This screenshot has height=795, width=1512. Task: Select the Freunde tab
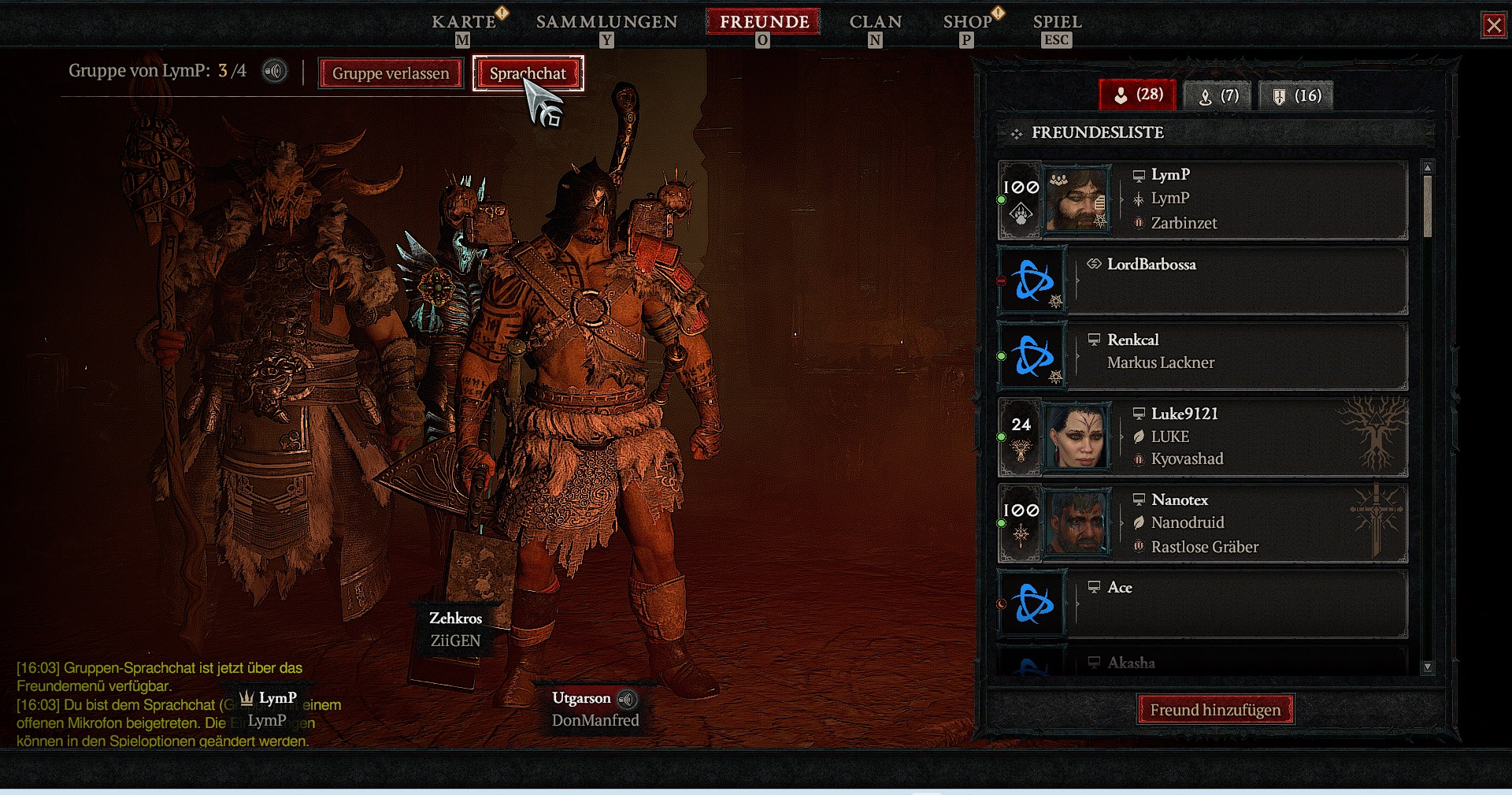click(764, 22)
